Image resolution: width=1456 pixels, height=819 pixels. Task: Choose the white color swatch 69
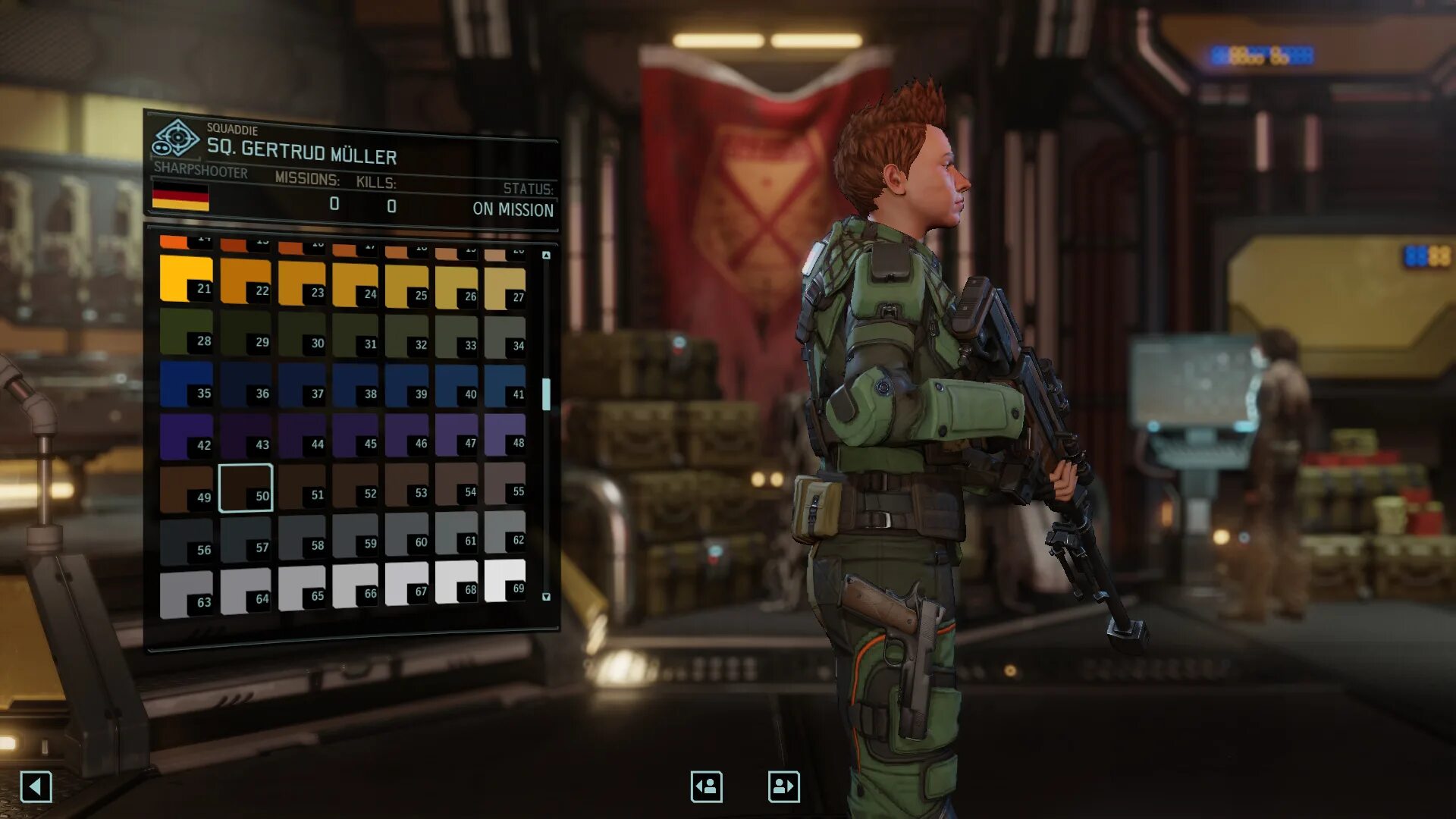[504, 580]
